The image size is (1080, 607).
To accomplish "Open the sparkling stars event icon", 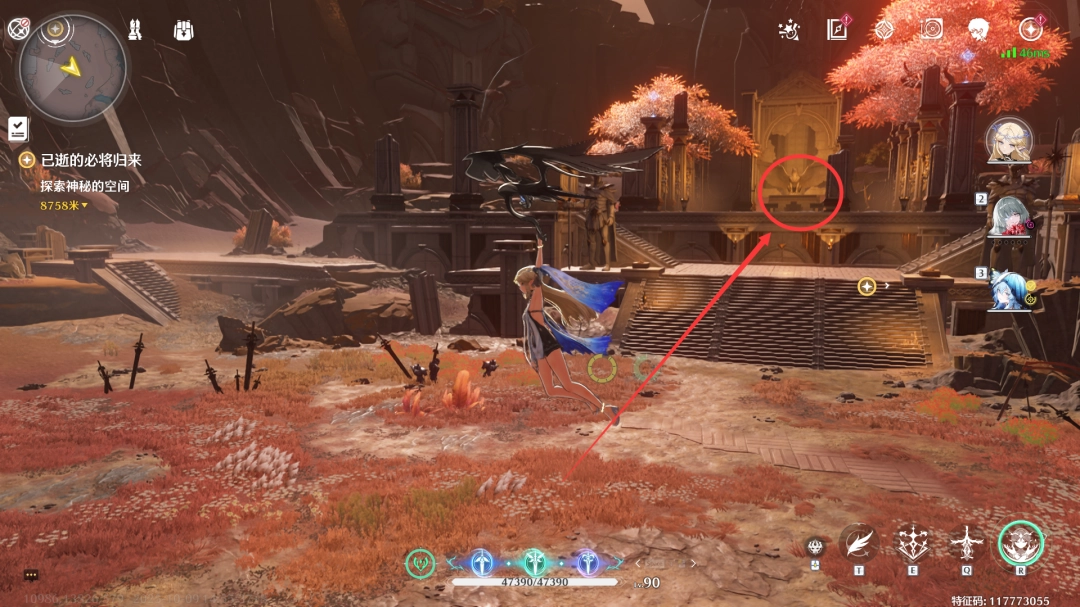I will [788, 30].
